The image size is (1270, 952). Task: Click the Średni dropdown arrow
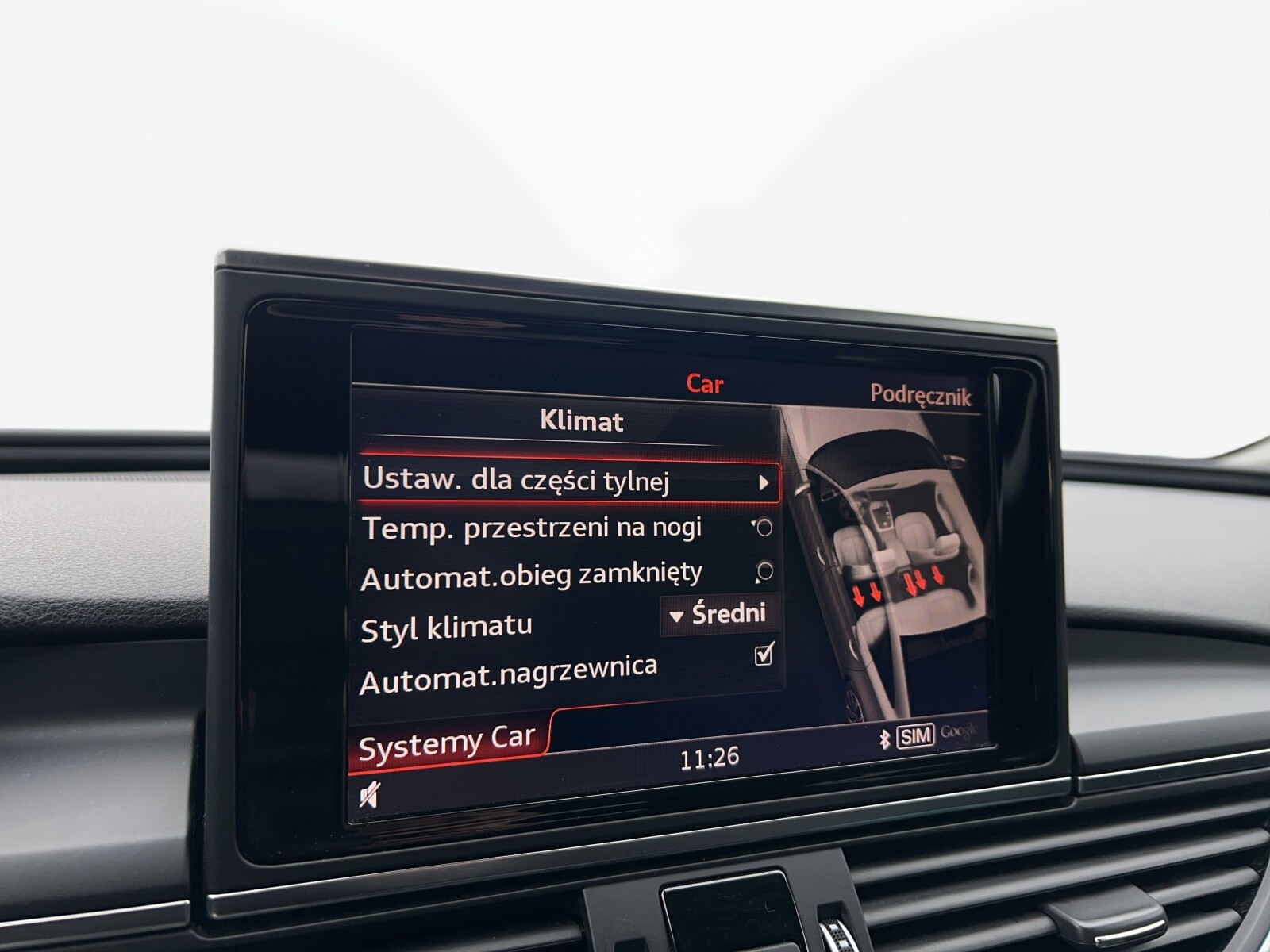click(676, 616)
